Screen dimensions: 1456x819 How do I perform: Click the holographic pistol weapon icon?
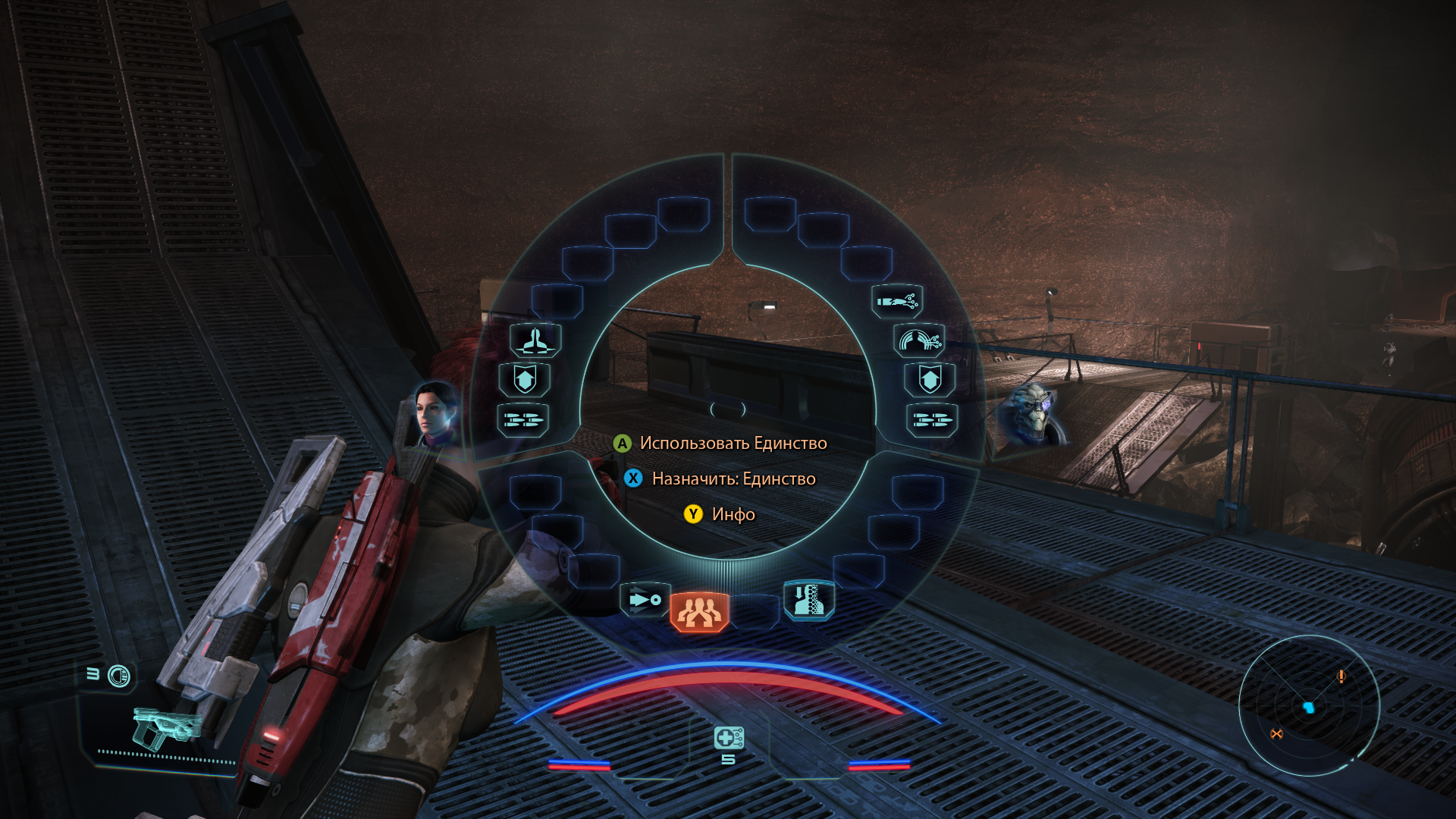(165, 727)
